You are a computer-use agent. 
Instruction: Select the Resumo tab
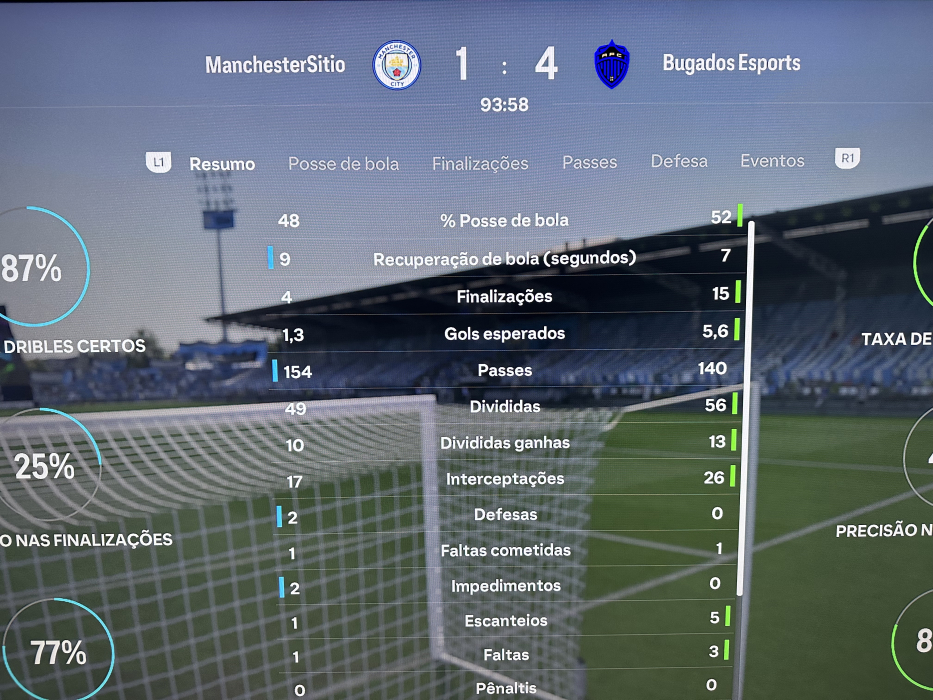(222, 164)
